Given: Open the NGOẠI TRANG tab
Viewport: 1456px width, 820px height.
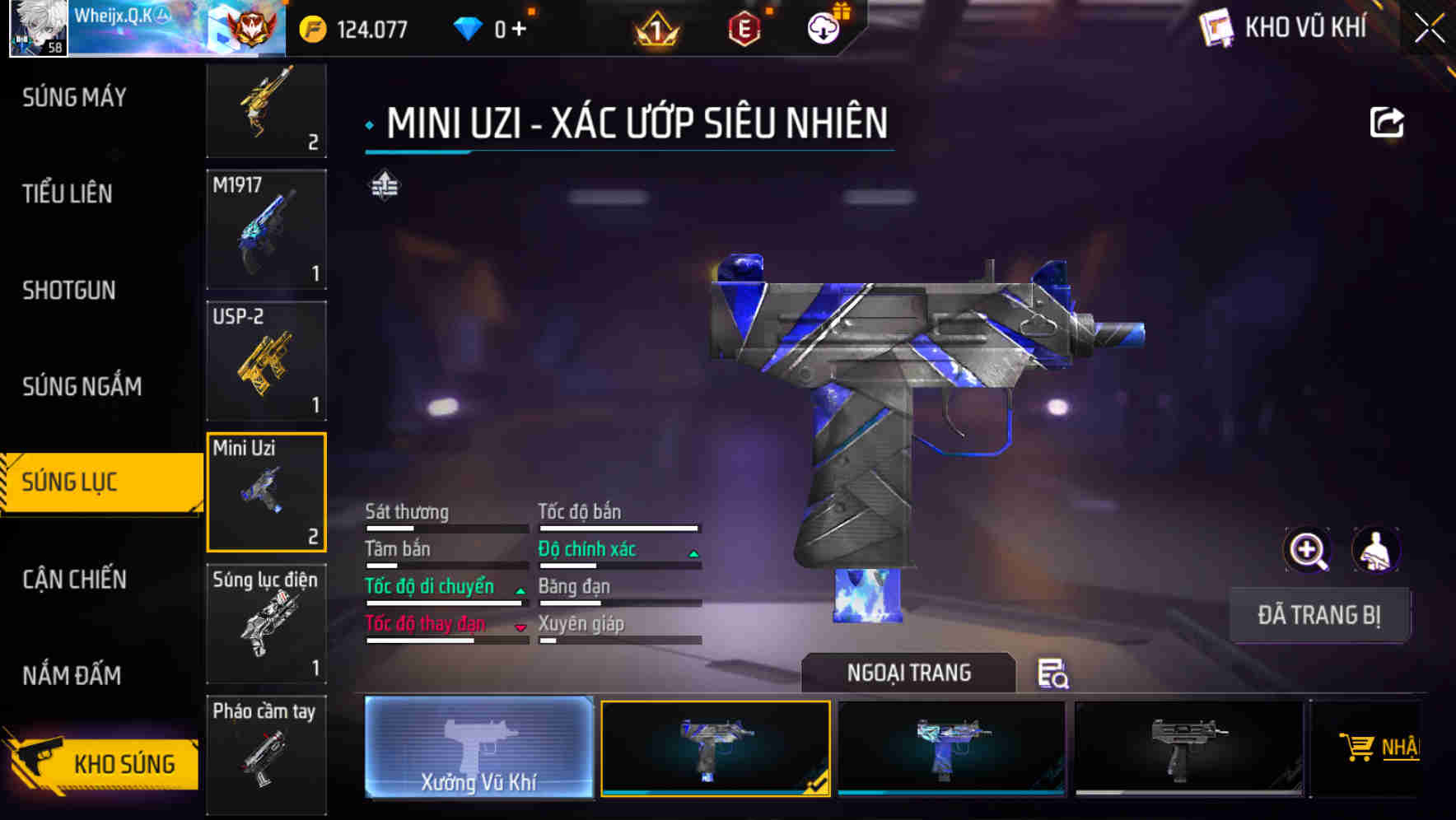Looking at the screenshot, I should (x=908, y=673).
